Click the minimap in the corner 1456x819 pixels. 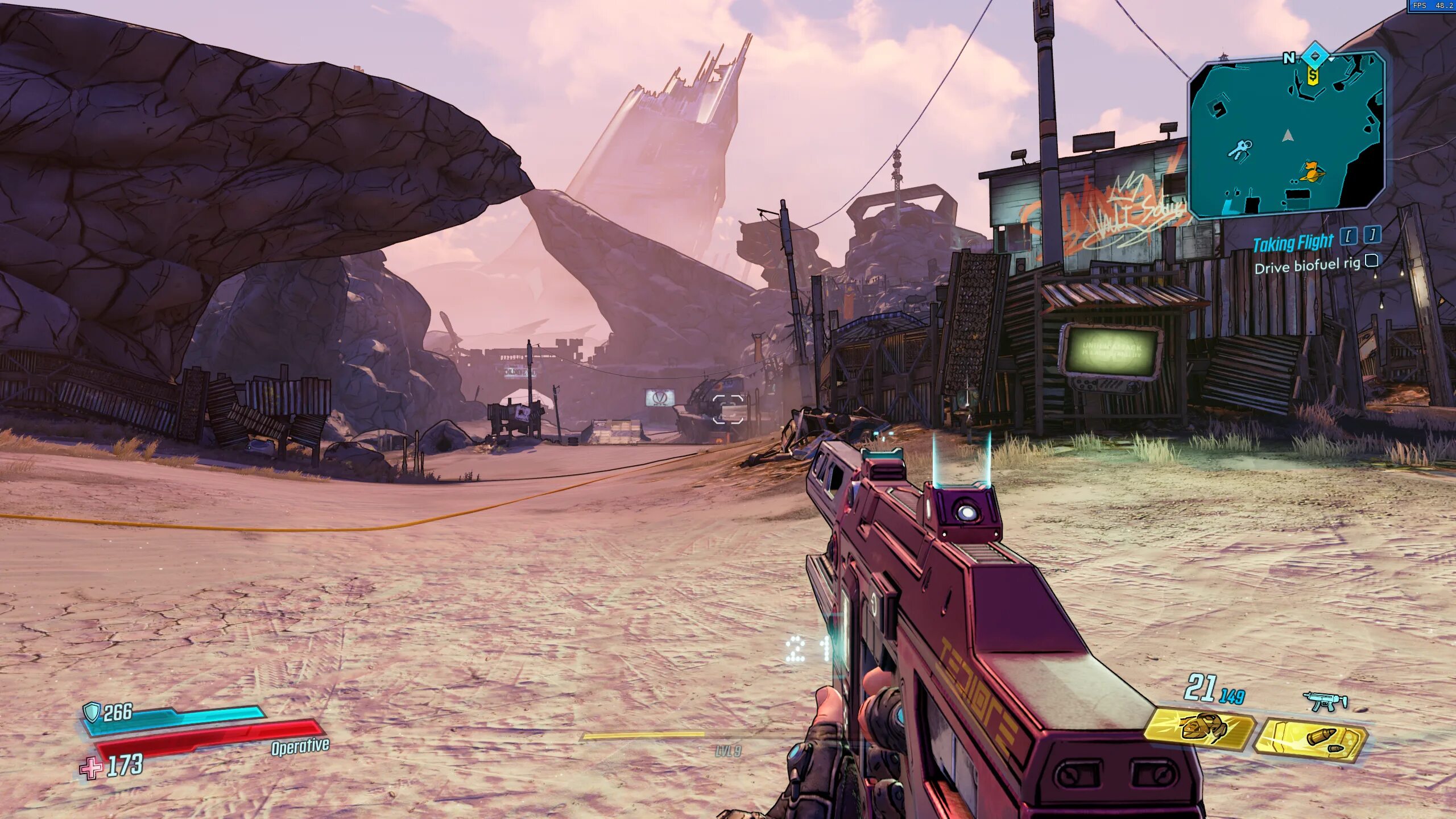coord(1288,135)
